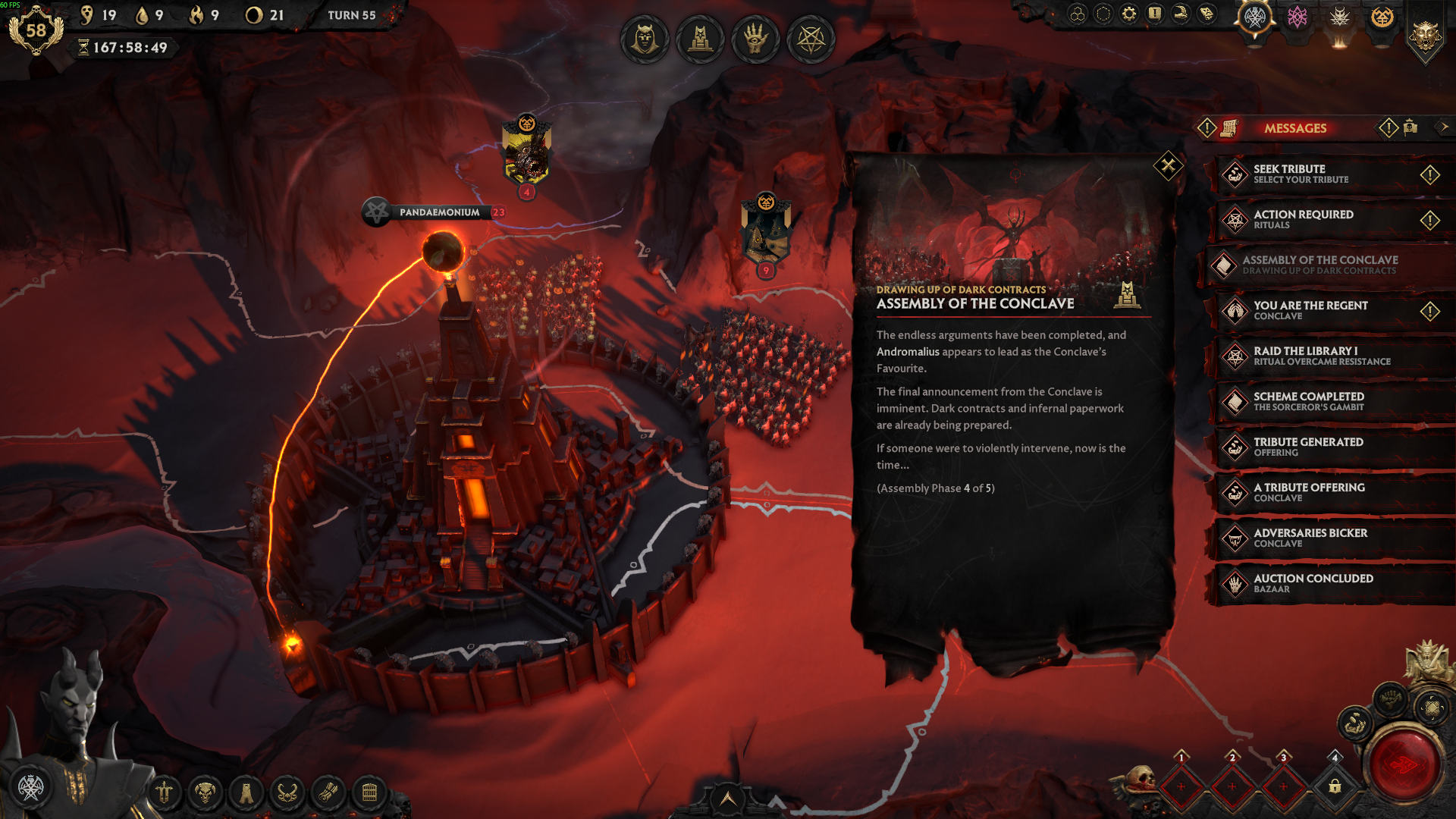1456x819 pixels.
Task: End the turn with the red orb
Action: click(x=1403, y=764)
